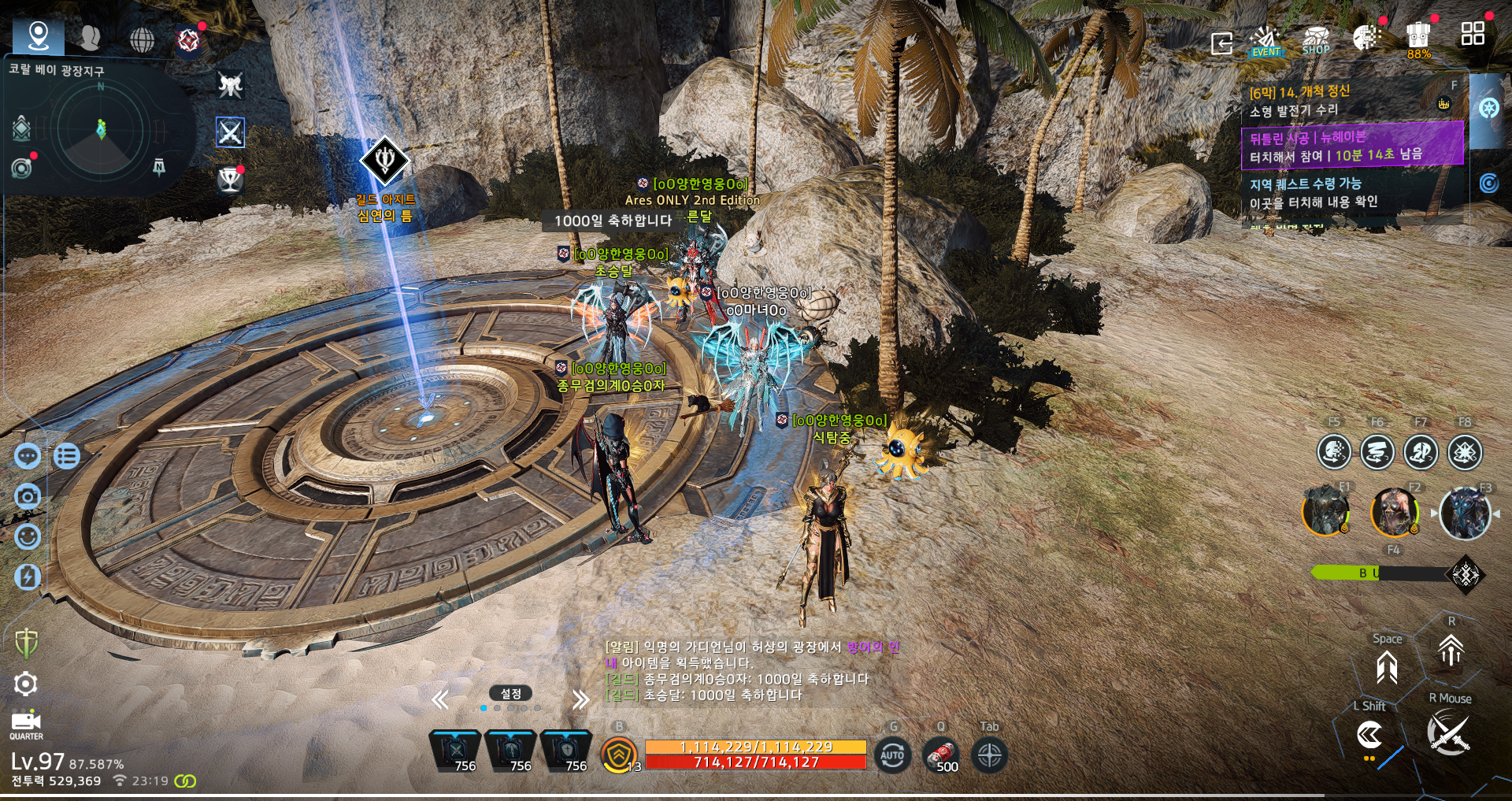
Task: Open the main menu grid icon
Action: [1472, 34]
